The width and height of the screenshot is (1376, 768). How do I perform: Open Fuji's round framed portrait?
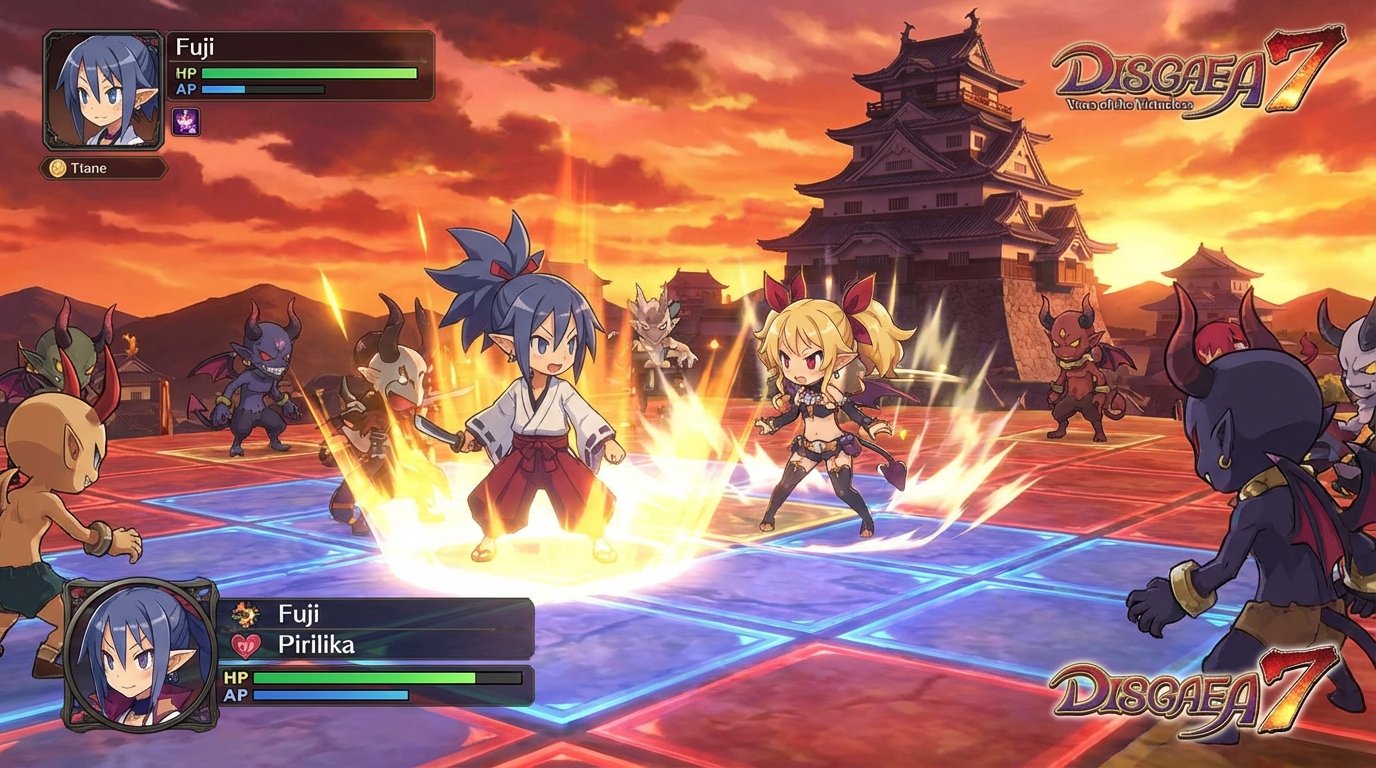(x=140, y=653)
